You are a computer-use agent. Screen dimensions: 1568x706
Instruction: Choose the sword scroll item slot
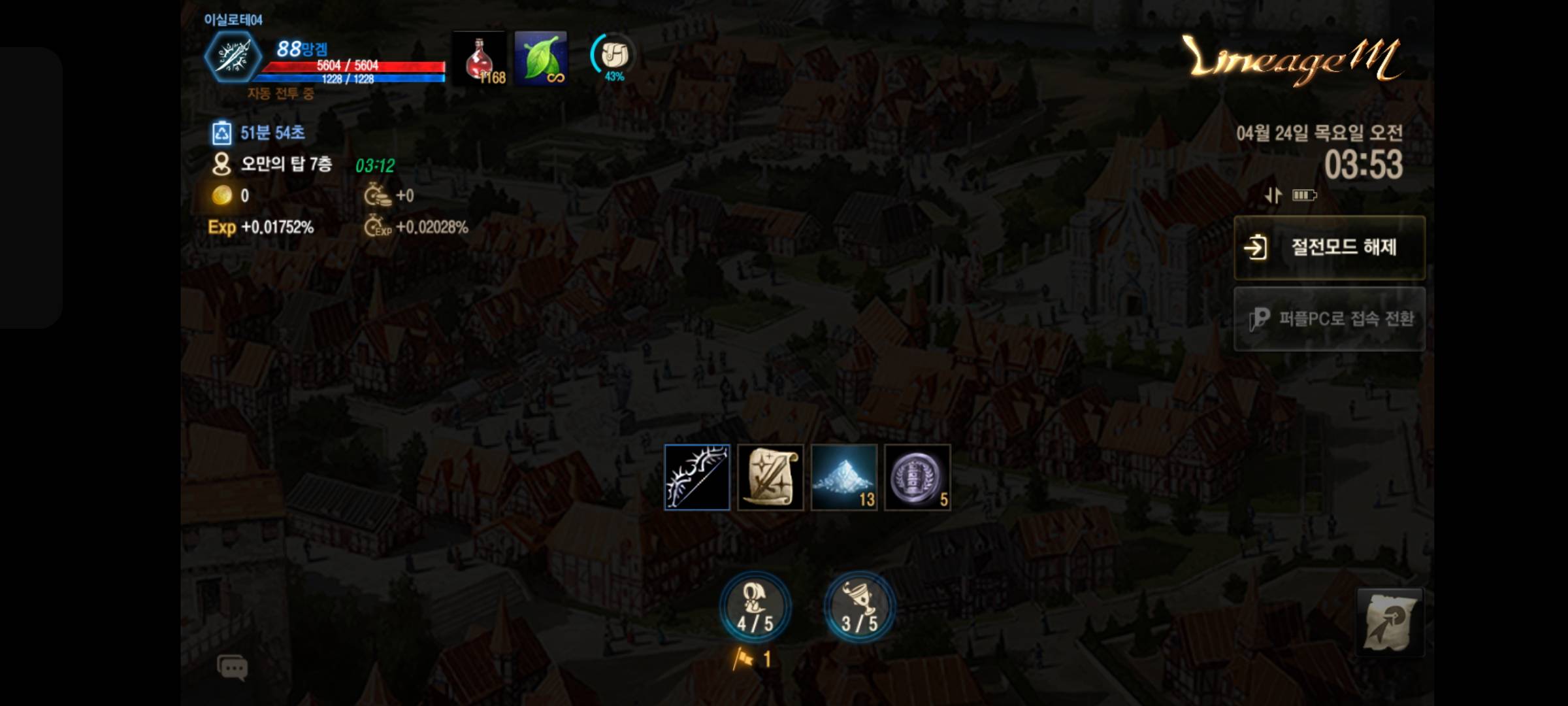point(770,477)
